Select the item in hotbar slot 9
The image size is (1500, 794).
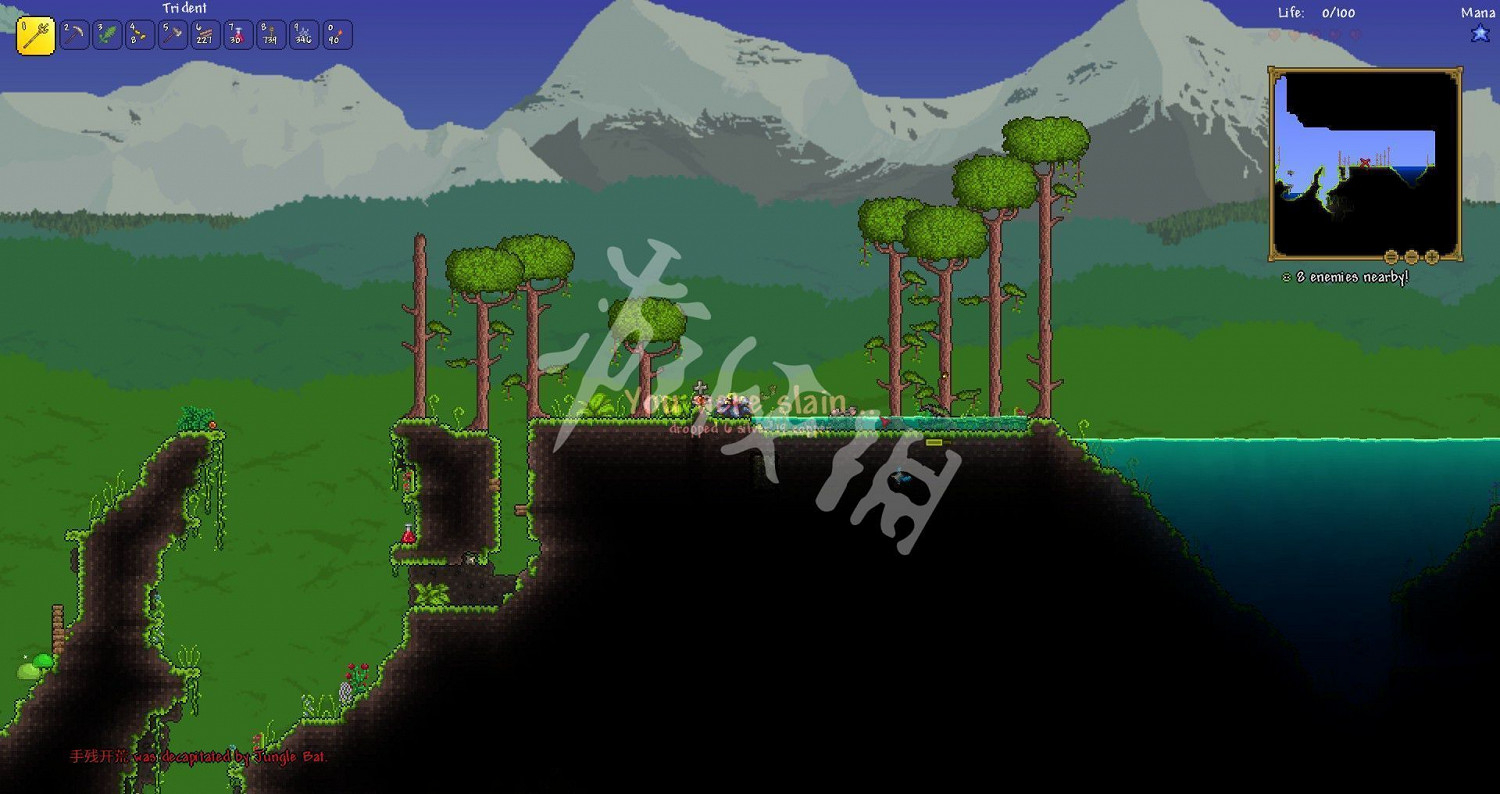tap(237, 34)
